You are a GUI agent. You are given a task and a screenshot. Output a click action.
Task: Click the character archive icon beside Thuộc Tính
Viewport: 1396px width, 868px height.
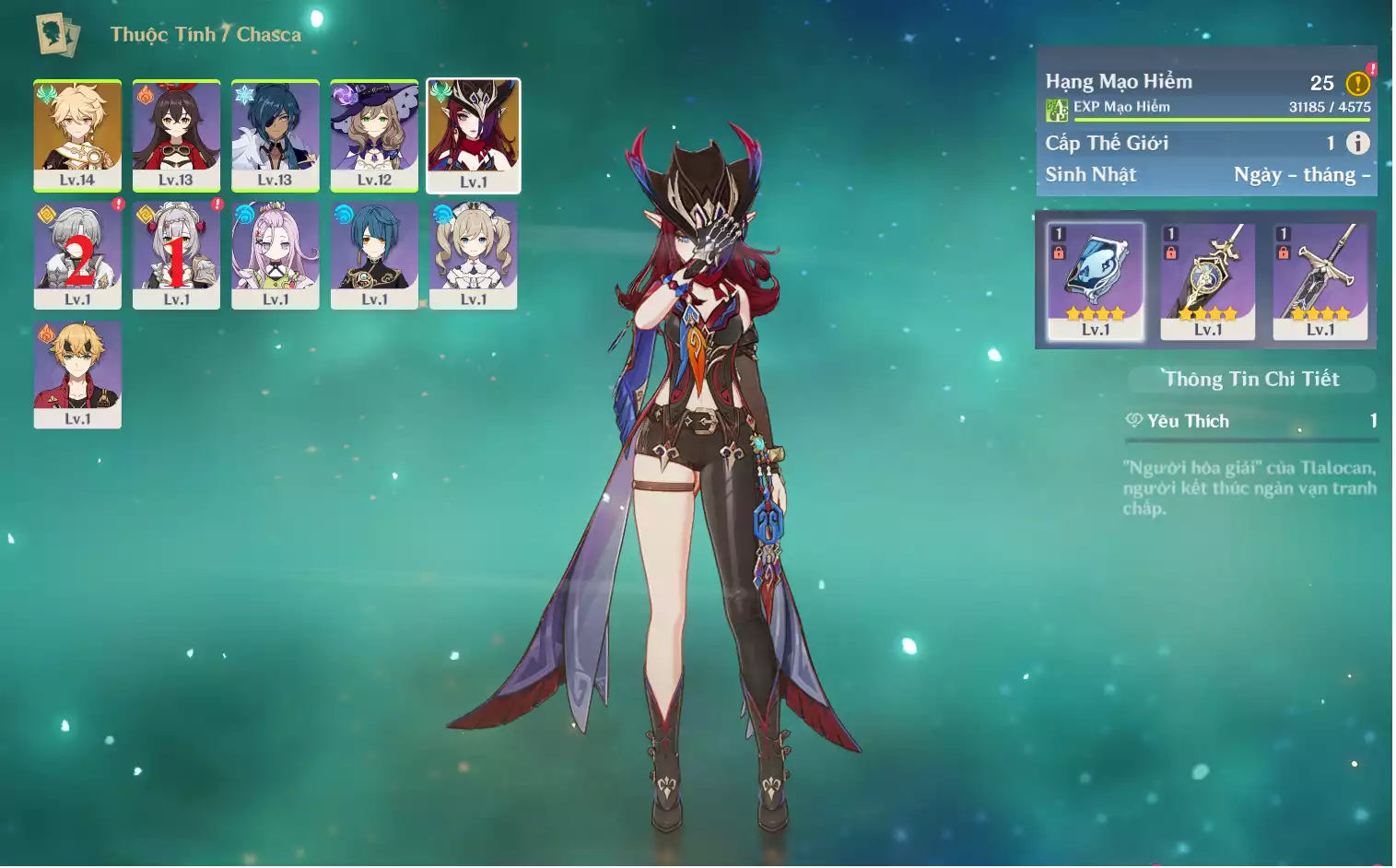(57, 35)
